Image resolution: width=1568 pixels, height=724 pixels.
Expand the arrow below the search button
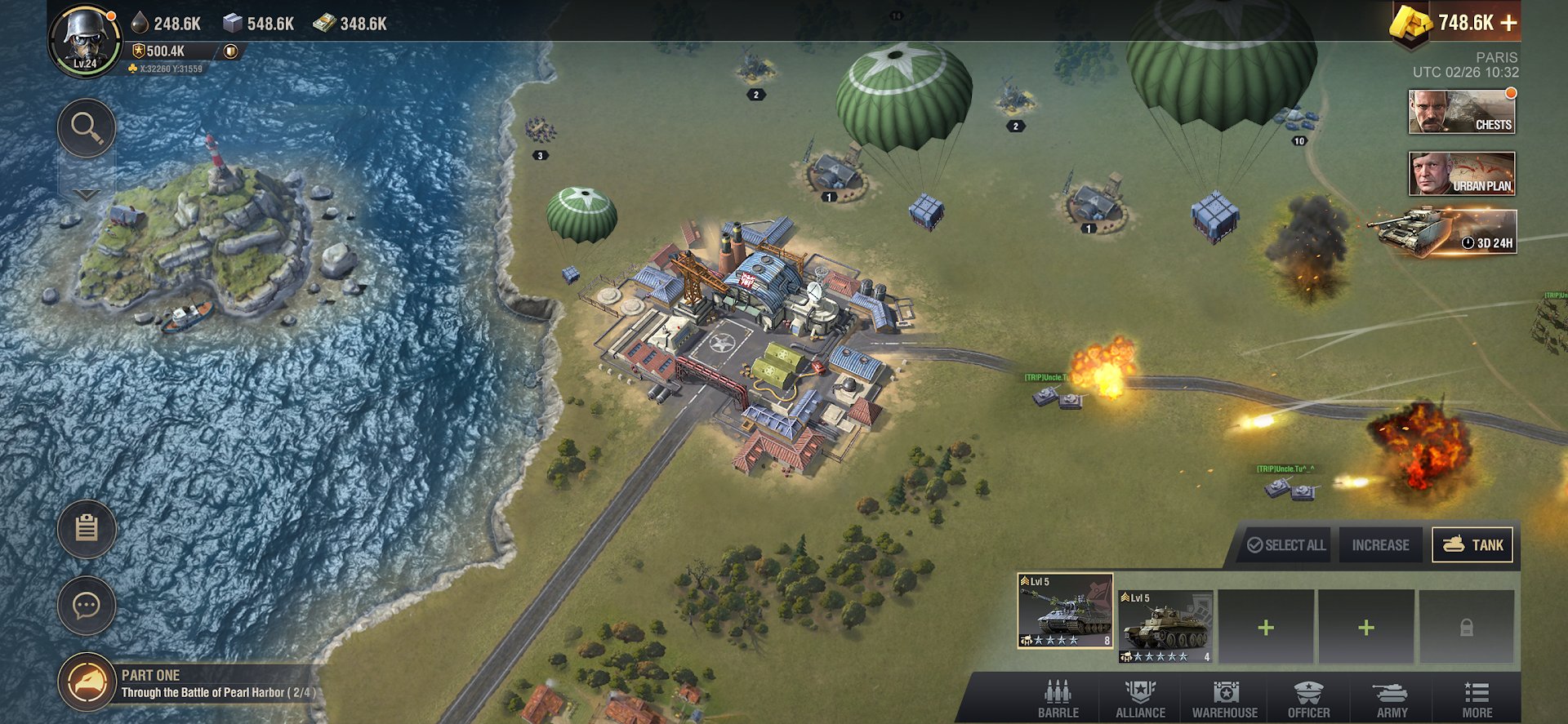87,195
